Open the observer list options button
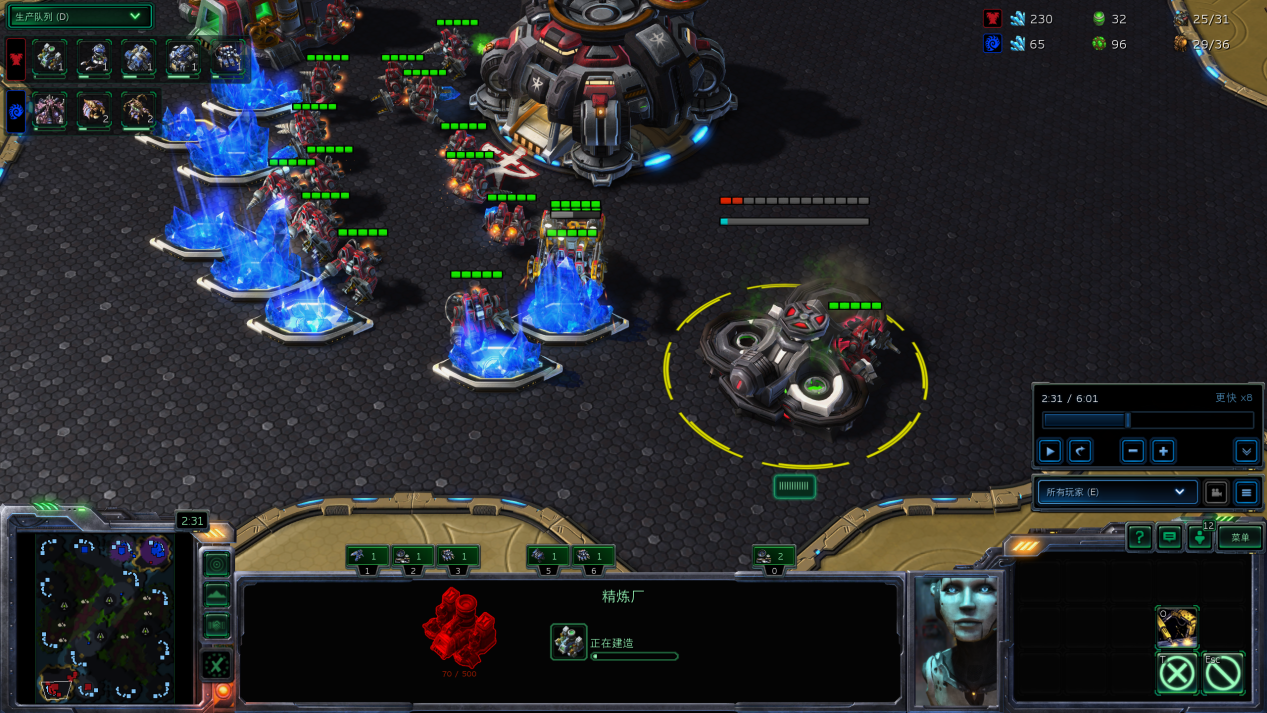Image resolution: width=1267 pixels, height=713 pixels. (1245, 492)
